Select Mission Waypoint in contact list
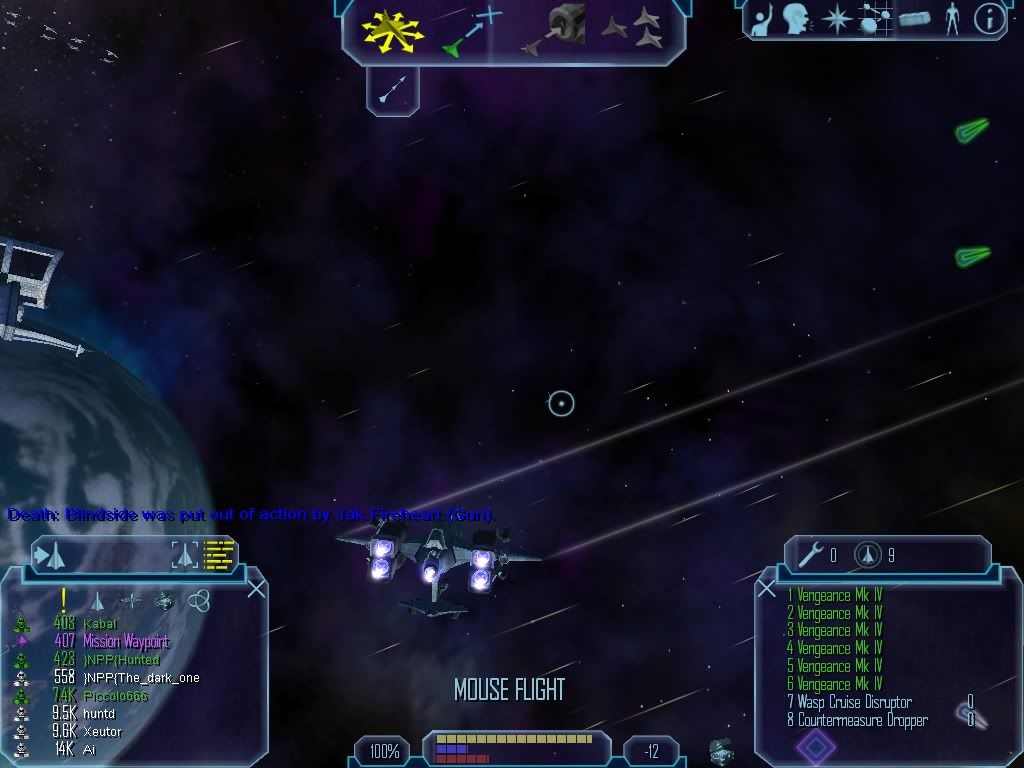1024x768 pixels. pyautogui.click(x=125, y=642)
